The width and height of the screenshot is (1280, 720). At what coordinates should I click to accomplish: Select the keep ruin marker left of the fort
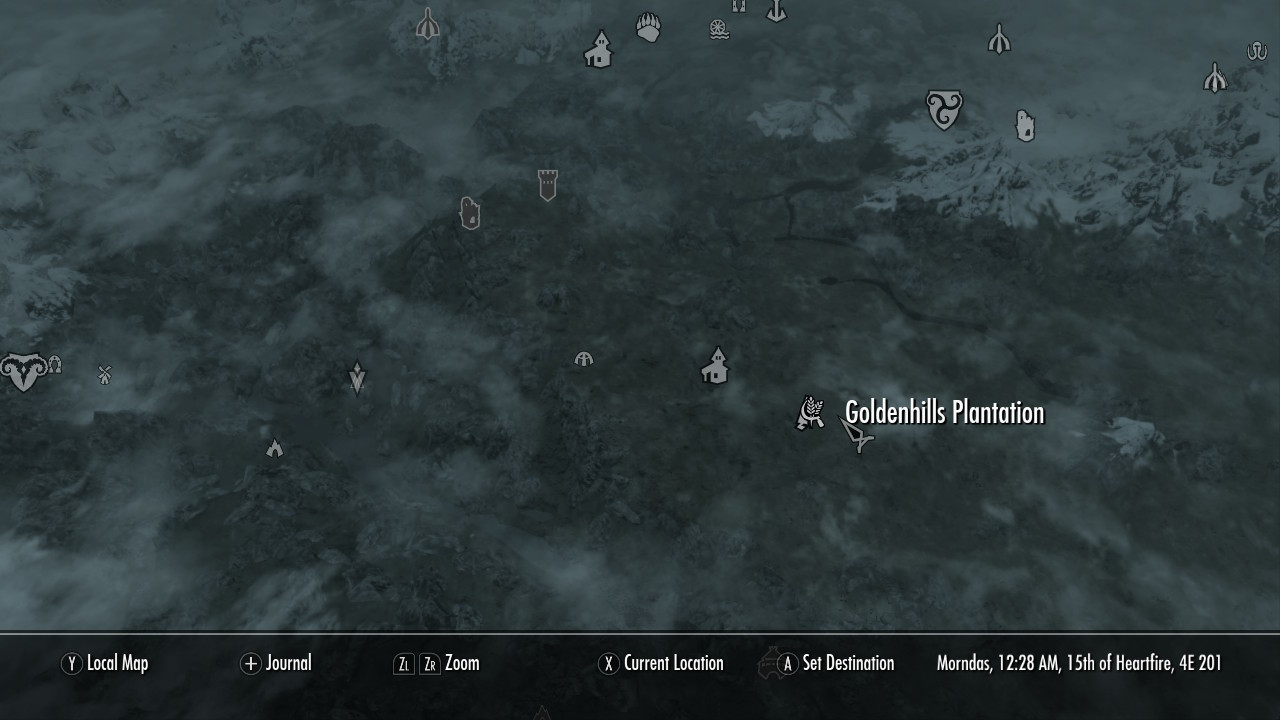coord(470,213)
